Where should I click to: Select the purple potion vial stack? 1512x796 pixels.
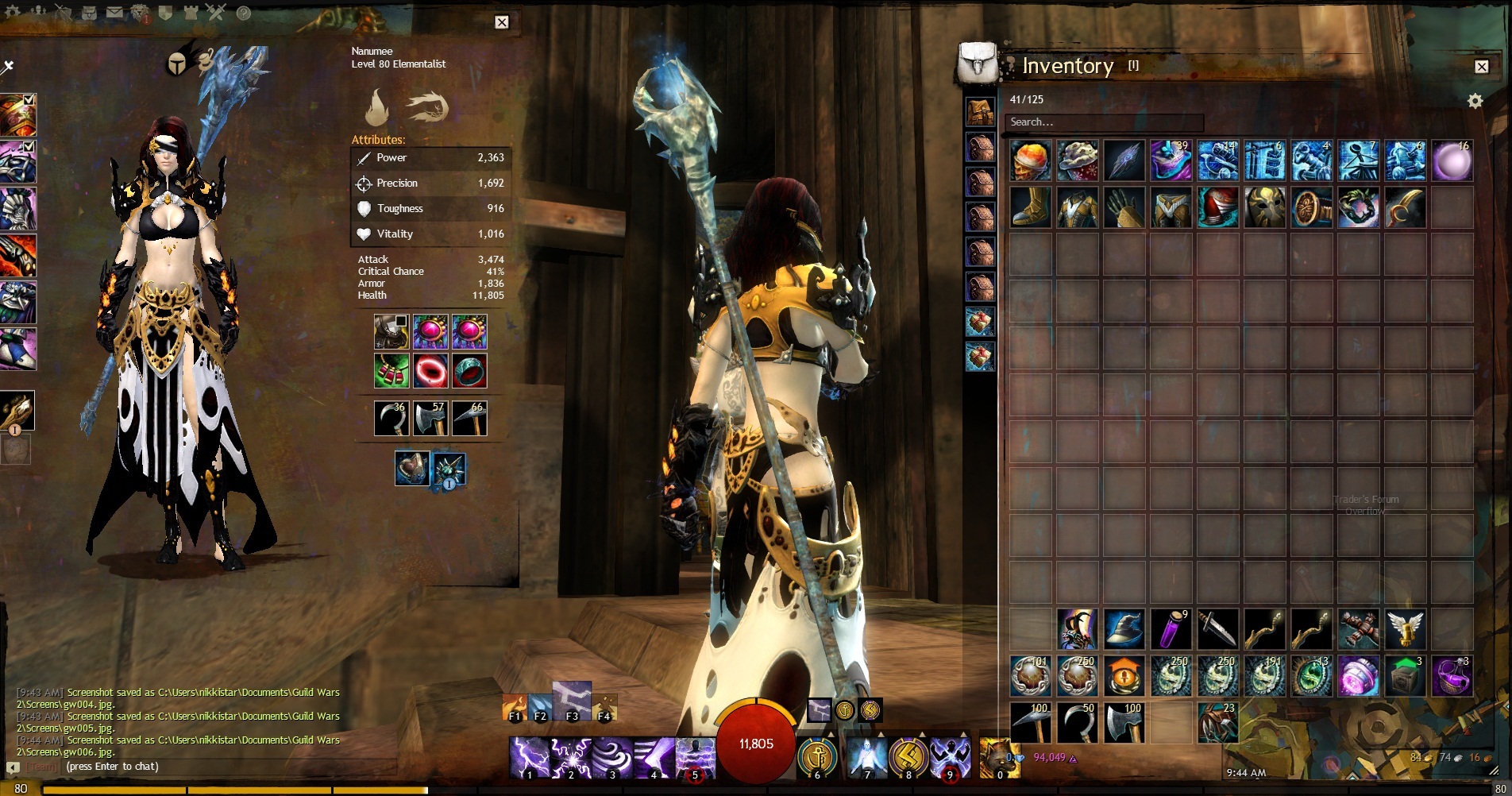[x=1171, y=629]
